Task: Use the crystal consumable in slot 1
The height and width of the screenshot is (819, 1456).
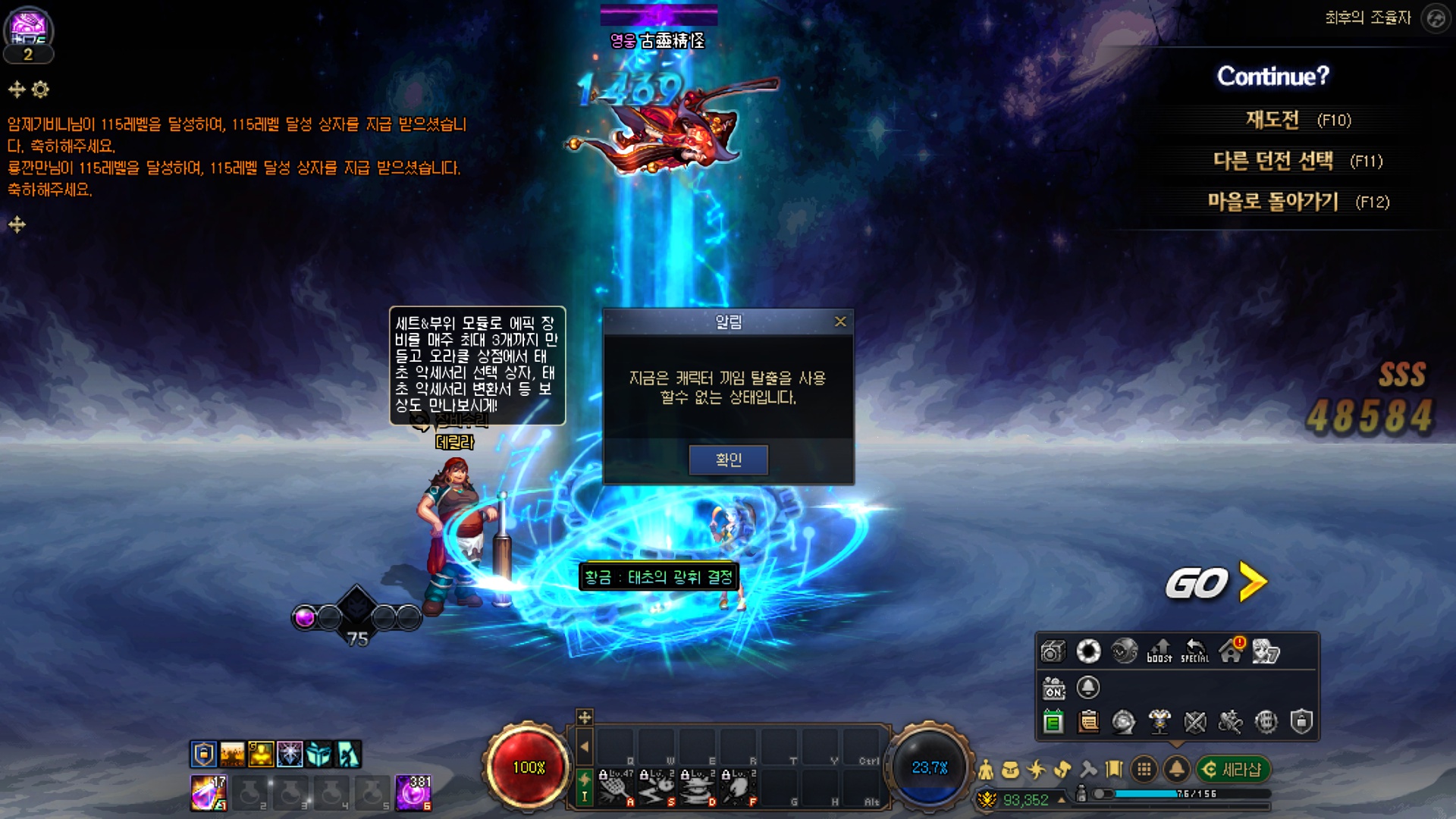Action: [x=208, y=792]
